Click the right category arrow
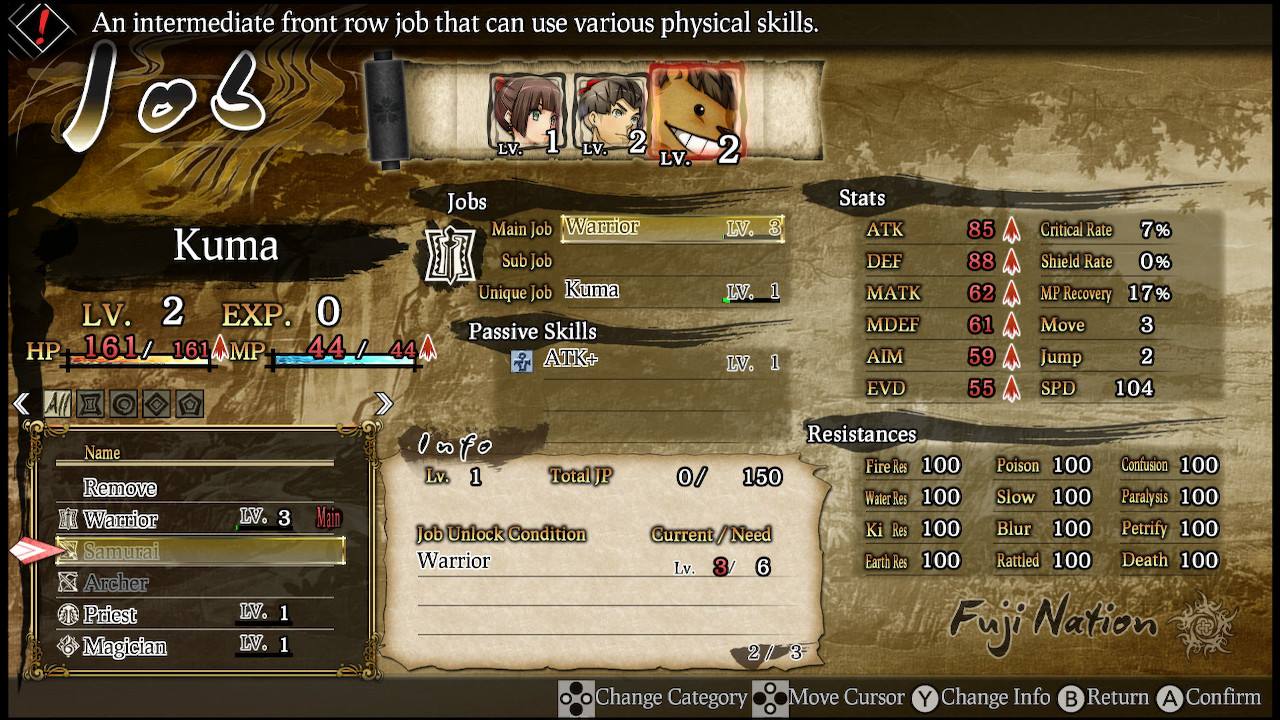Screen dimensions: 1280x720 384,404
